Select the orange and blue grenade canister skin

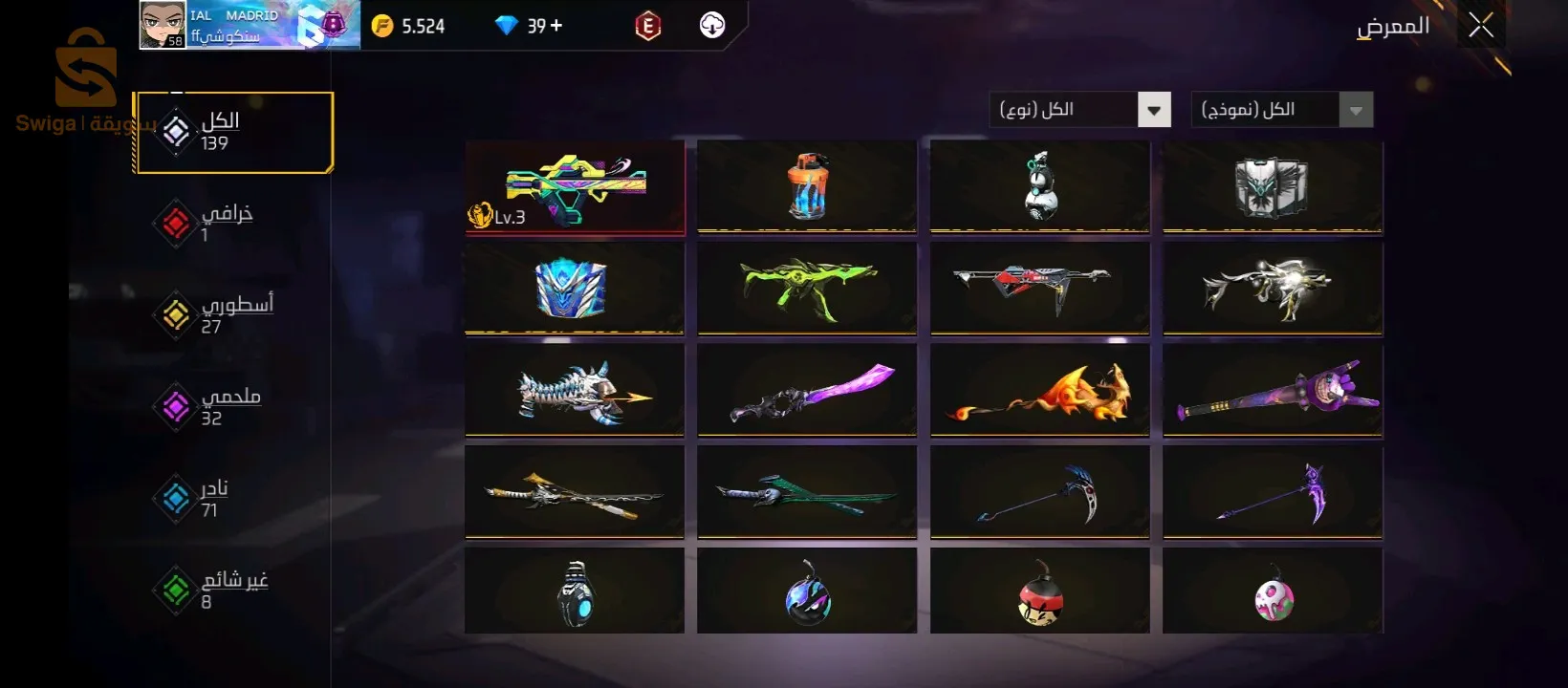[x=807, y=186]
